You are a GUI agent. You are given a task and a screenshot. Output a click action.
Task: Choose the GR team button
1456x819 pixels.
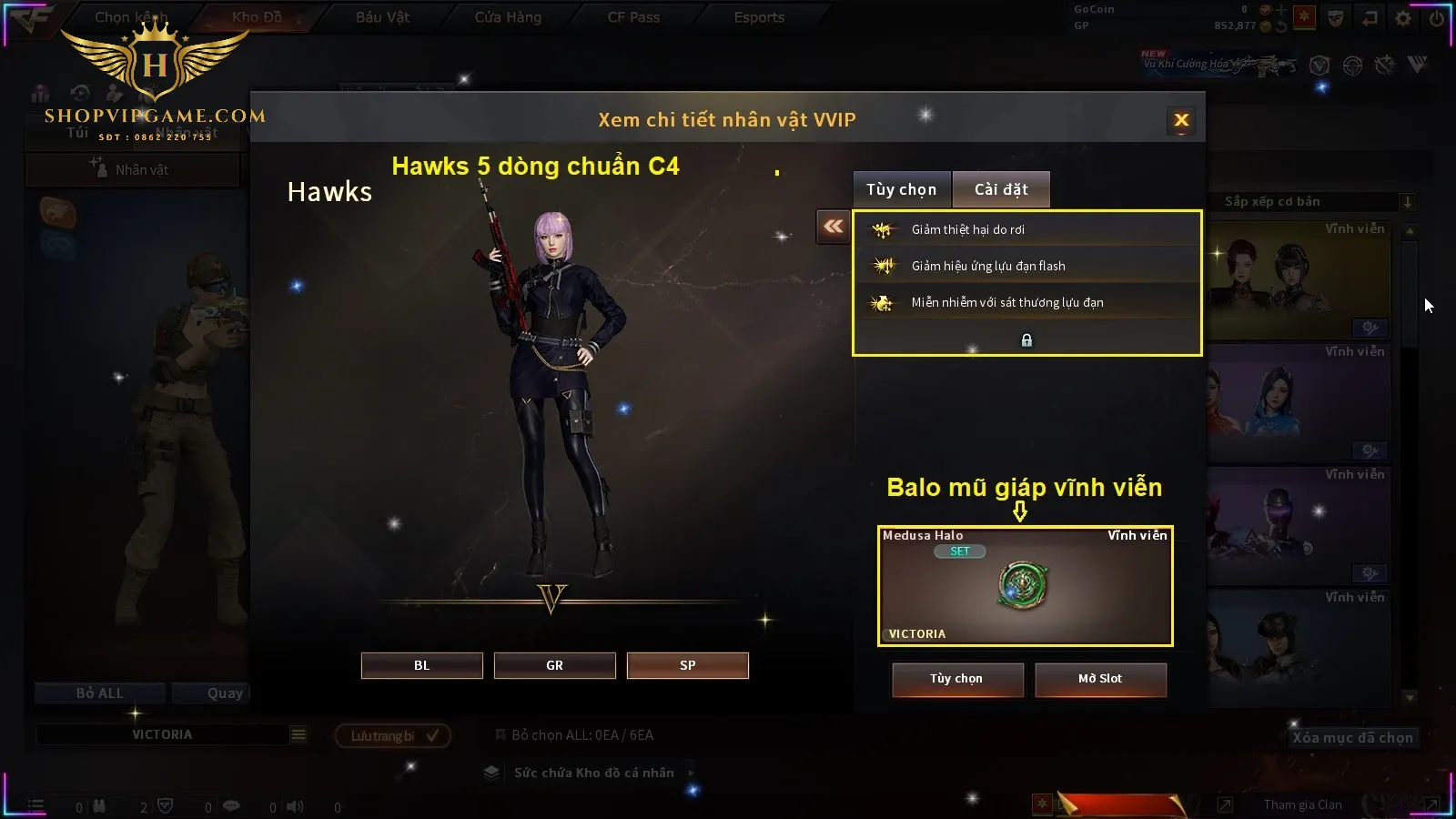tap(554, 665)
